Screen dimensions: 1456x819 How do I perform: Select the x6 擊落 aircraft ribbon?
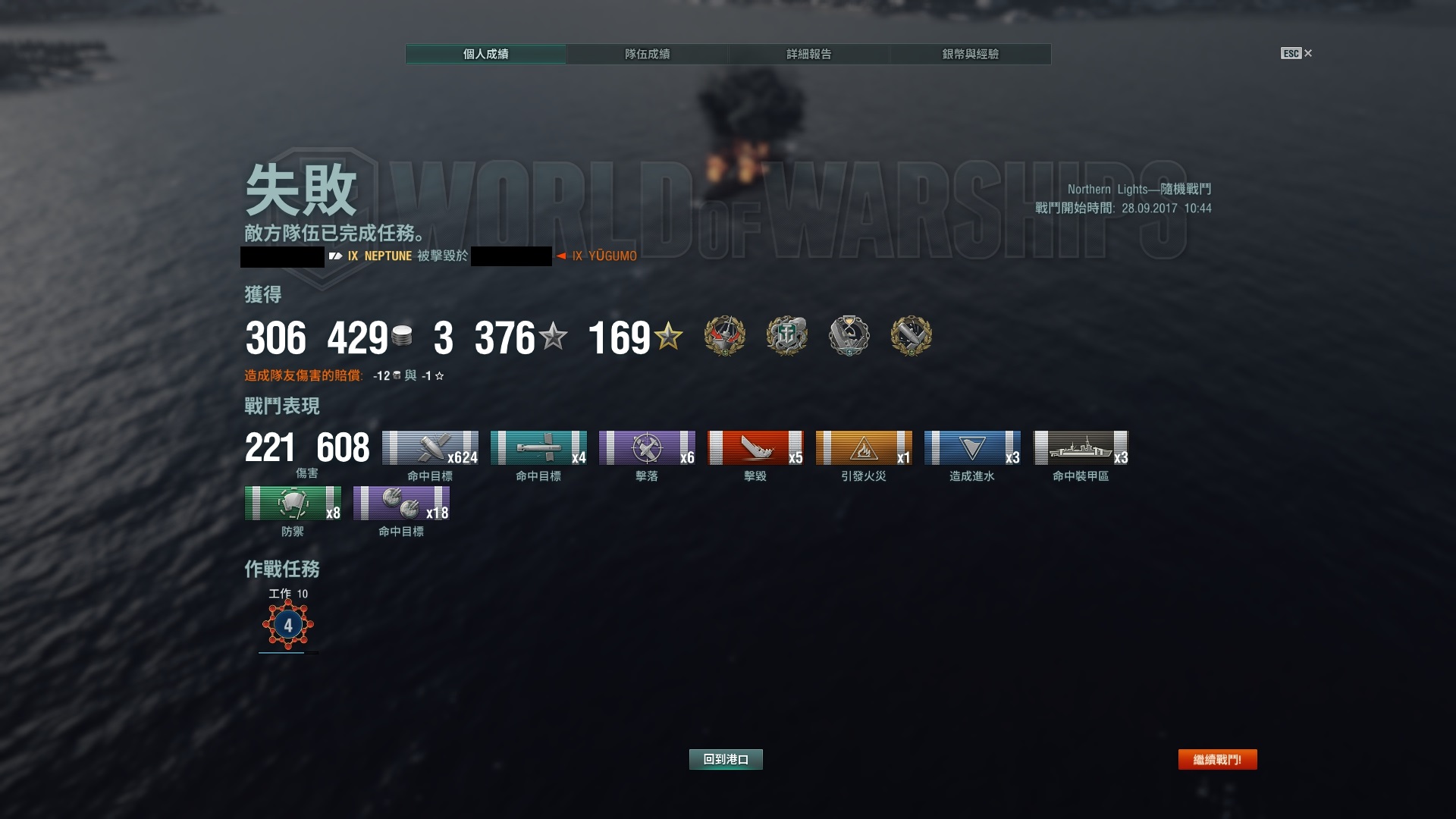(x=647, y=447)
